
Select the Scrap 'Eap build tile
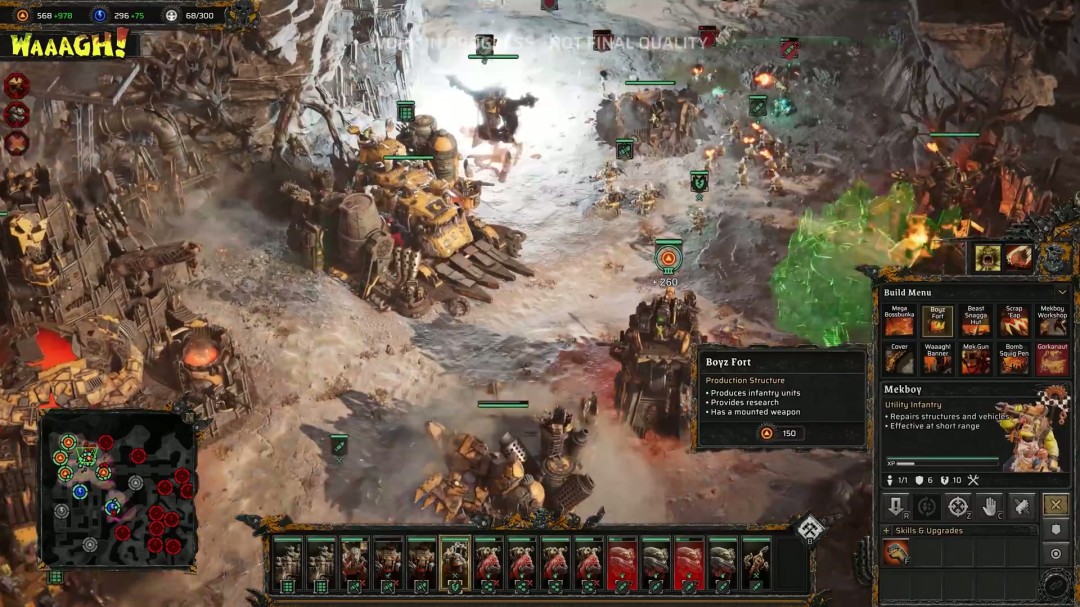1014,321
